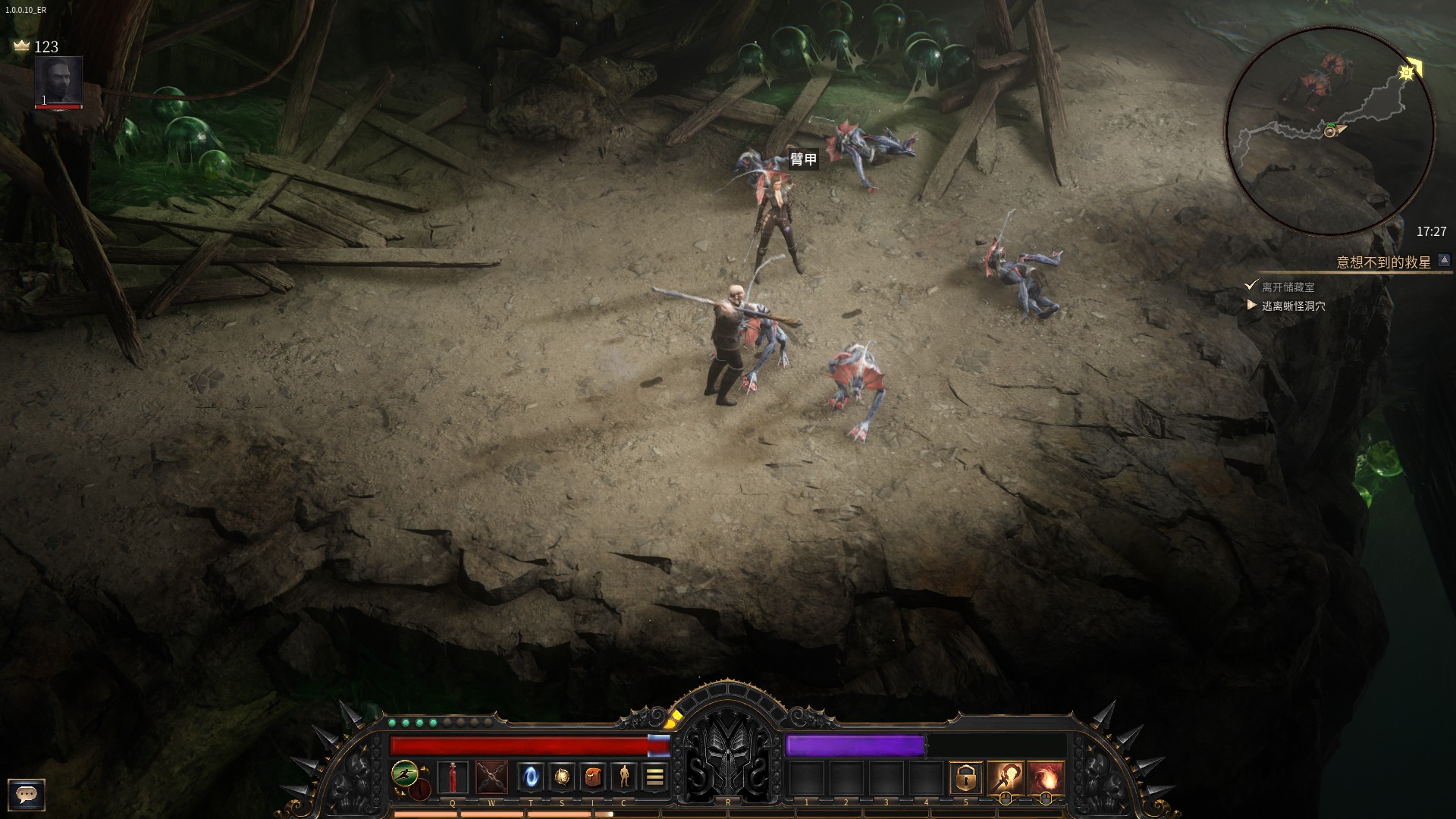1456x819 pixels.
Task: Open the chat speech-bubble button
Action: click(27, 794)
